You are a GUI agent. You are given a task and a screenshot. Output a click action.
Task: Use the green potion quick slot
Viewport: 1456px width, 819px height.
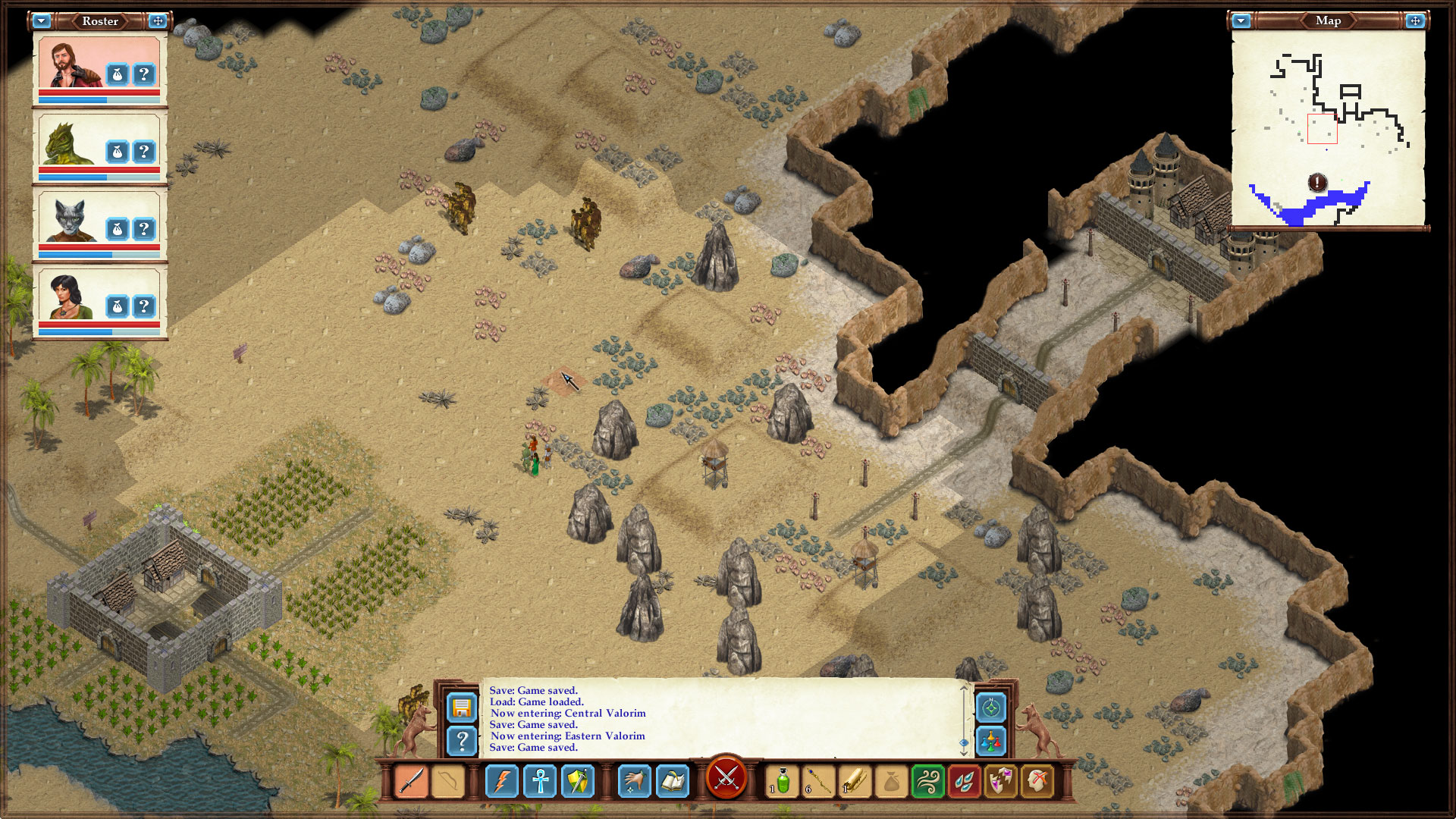[x=781, y=781]
